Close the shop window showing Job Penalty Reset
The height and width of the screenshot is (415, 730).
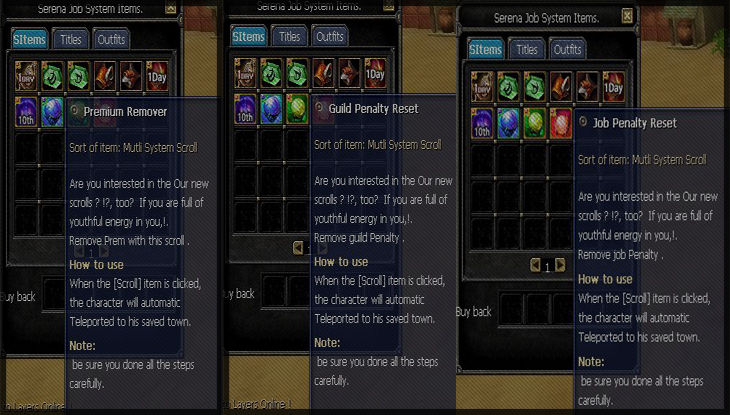pos(627,16)
